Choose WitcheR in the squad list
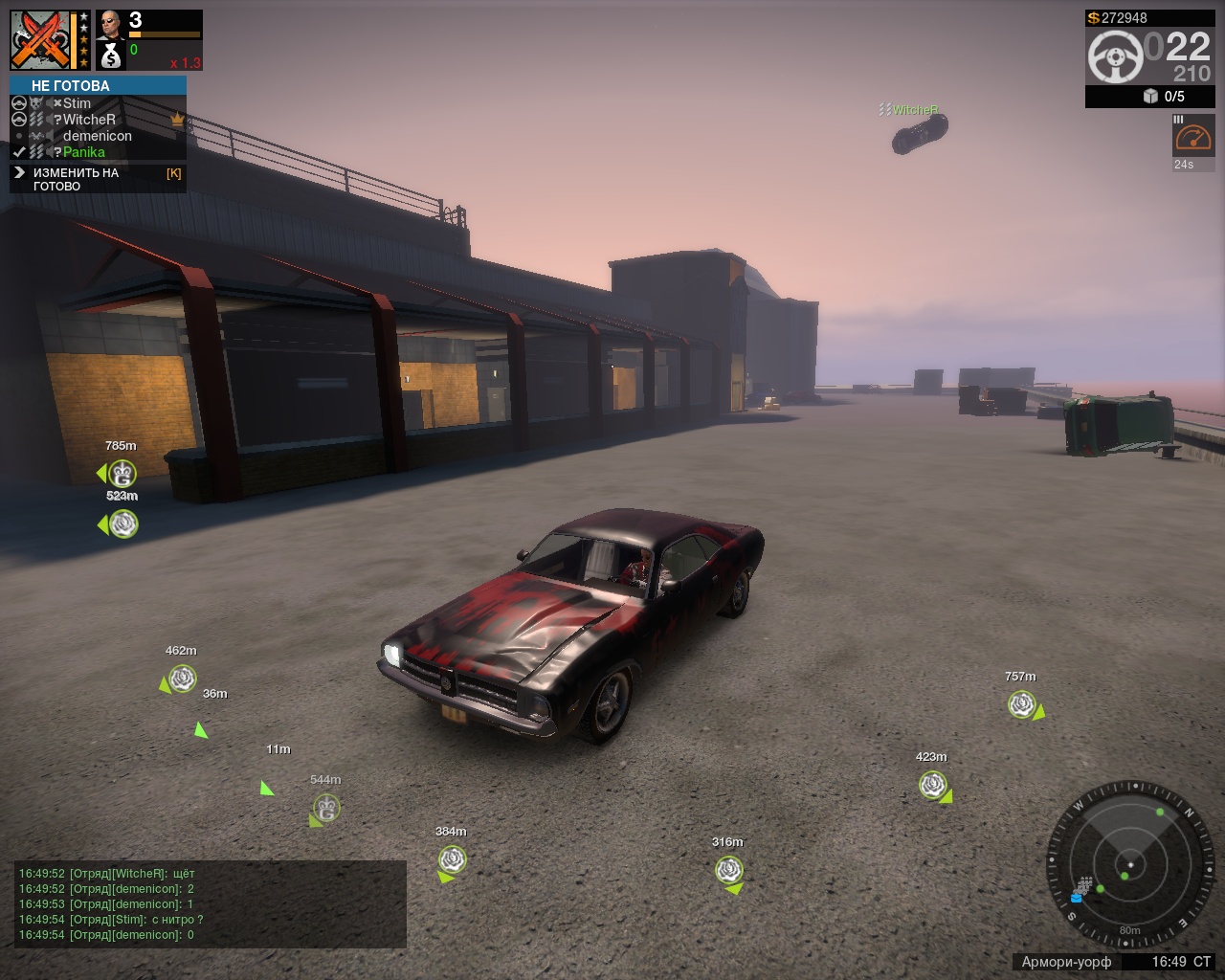Viewport: 1225px width, 980px height. 89,120
